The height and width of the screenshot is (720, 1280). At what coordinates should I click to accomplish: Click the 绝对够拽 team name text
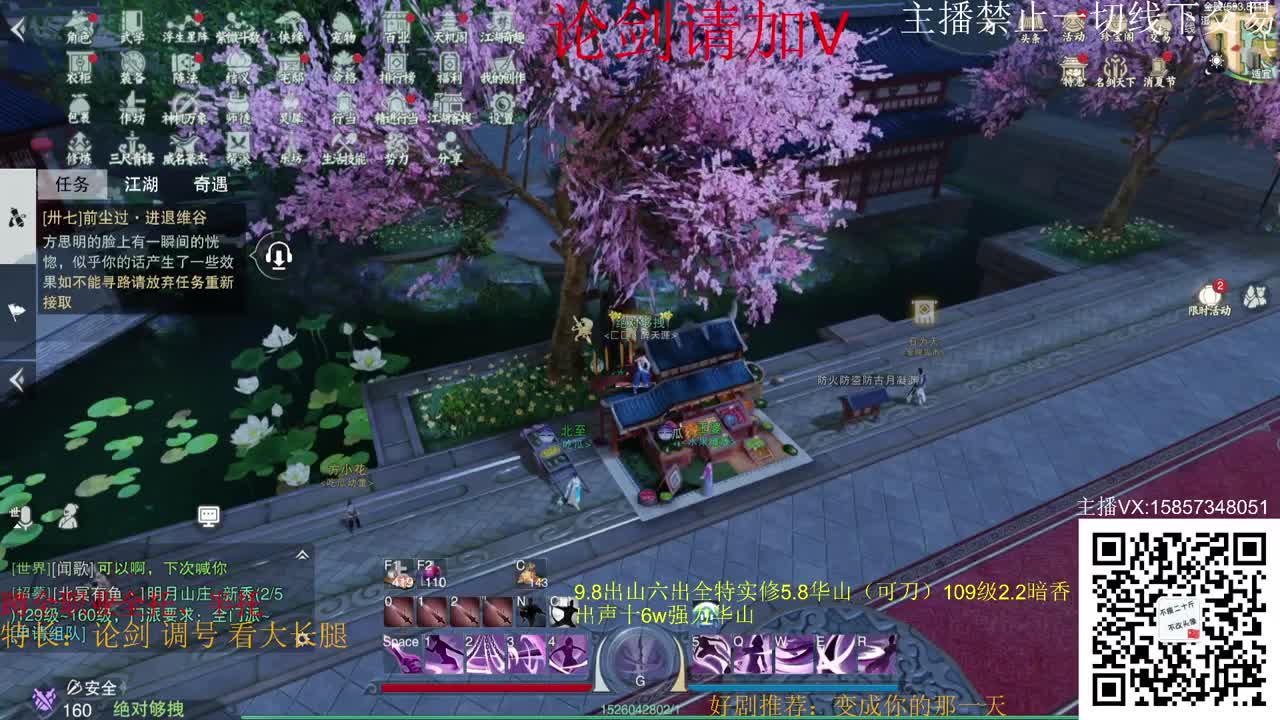pyautogui.click(x=150, y=708)
